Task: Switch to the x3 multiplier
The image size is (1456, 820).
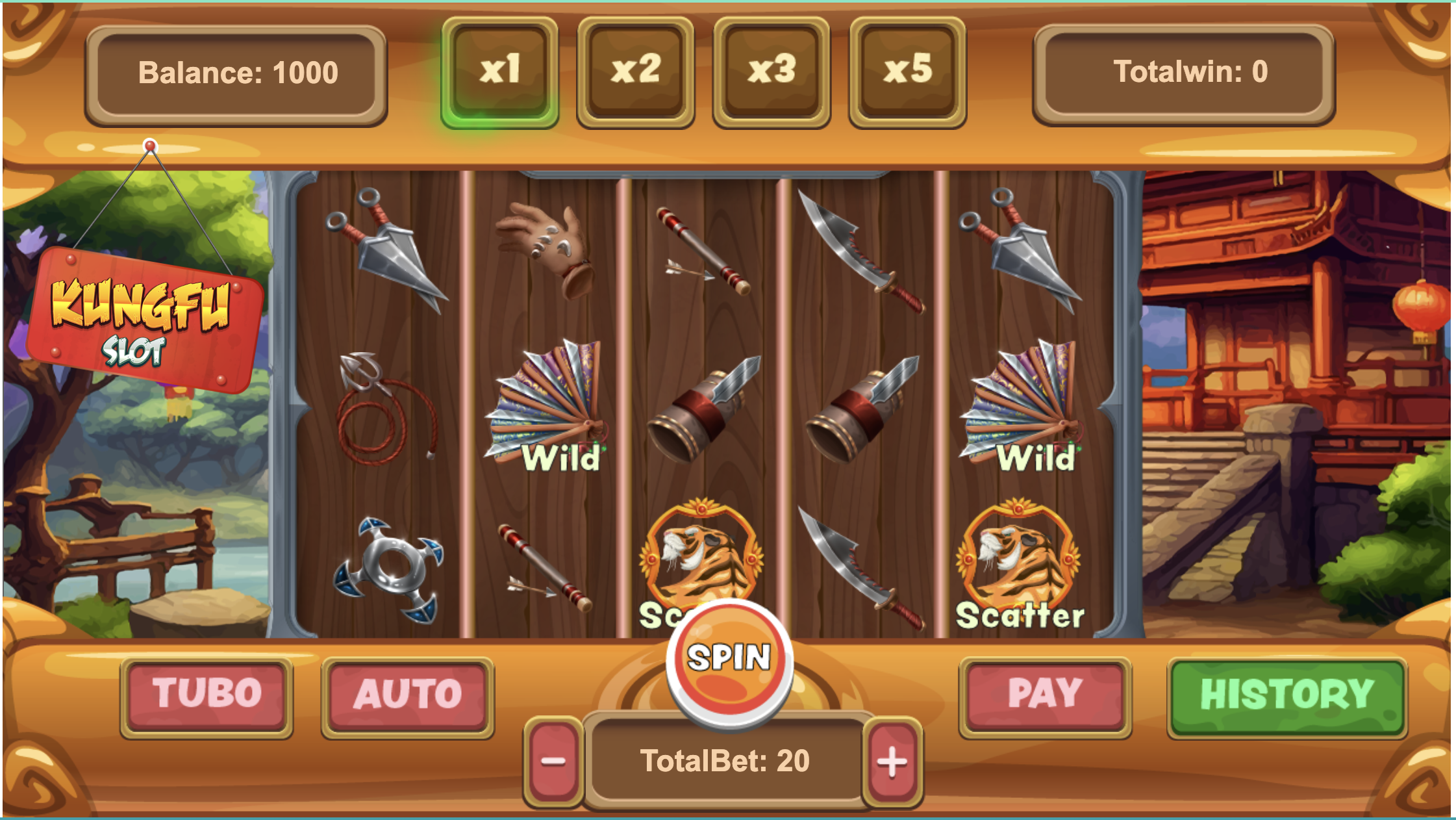Action: tap(772, 71)
